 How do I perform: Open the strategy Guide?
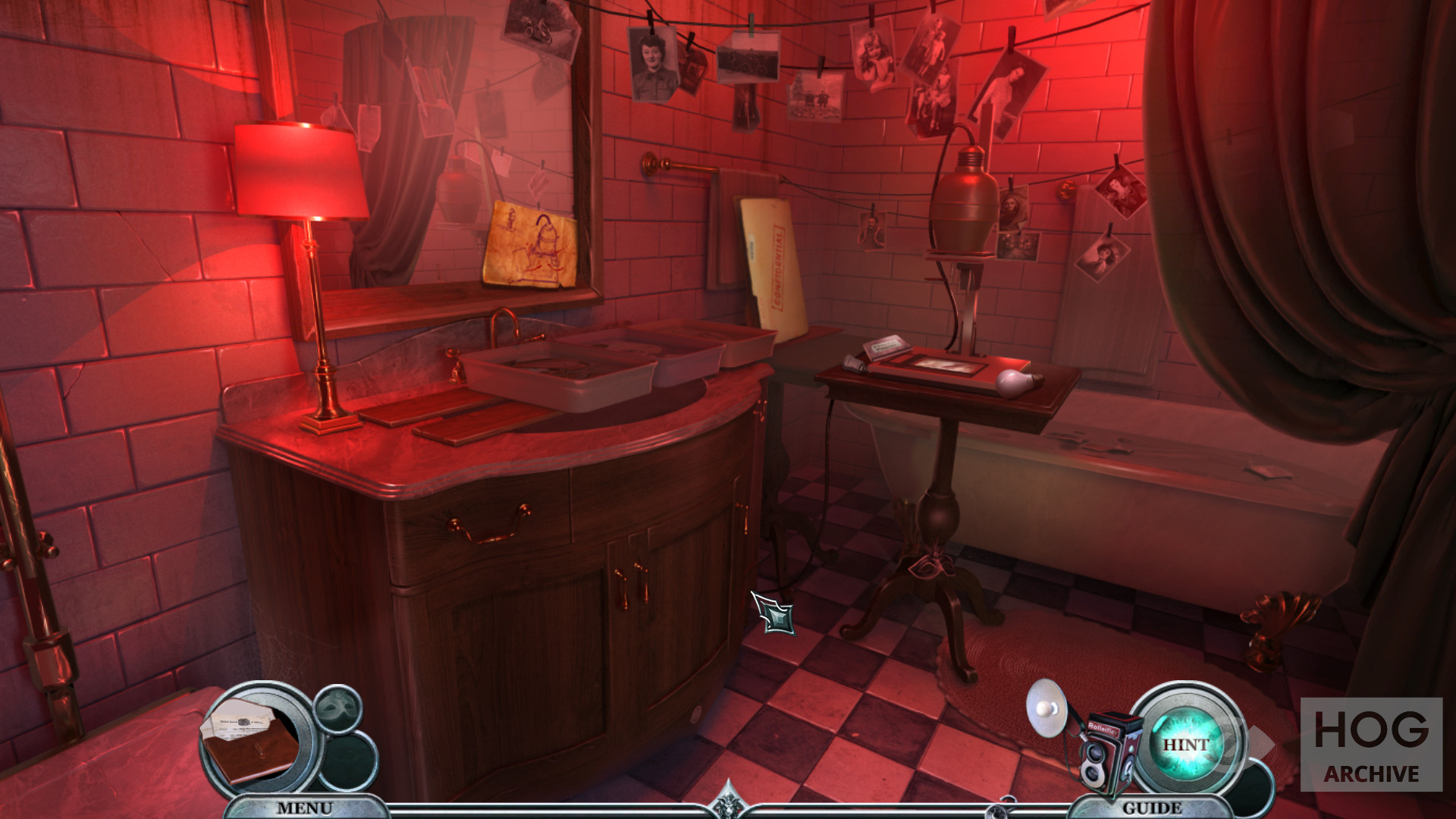pos(1152,808)
